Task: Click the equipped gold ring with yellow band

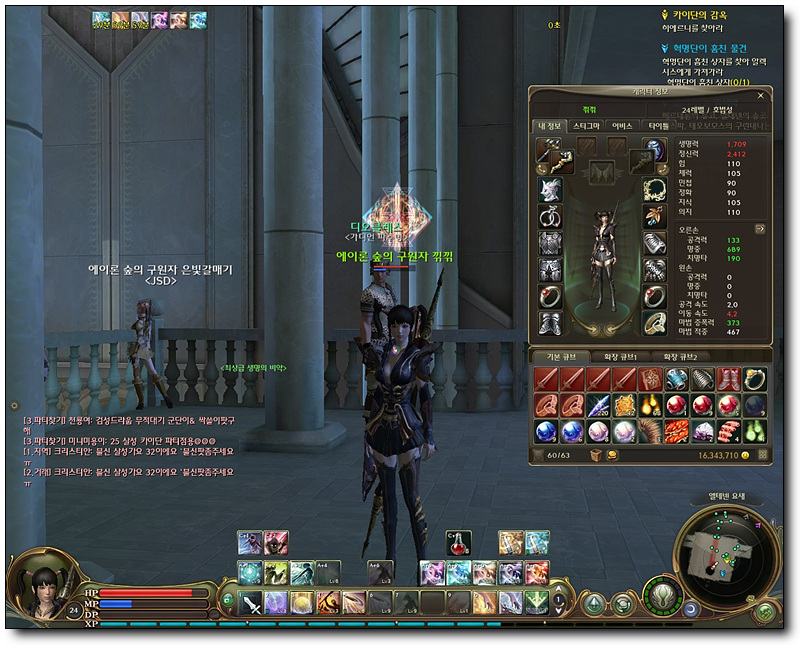Action: 655,322
